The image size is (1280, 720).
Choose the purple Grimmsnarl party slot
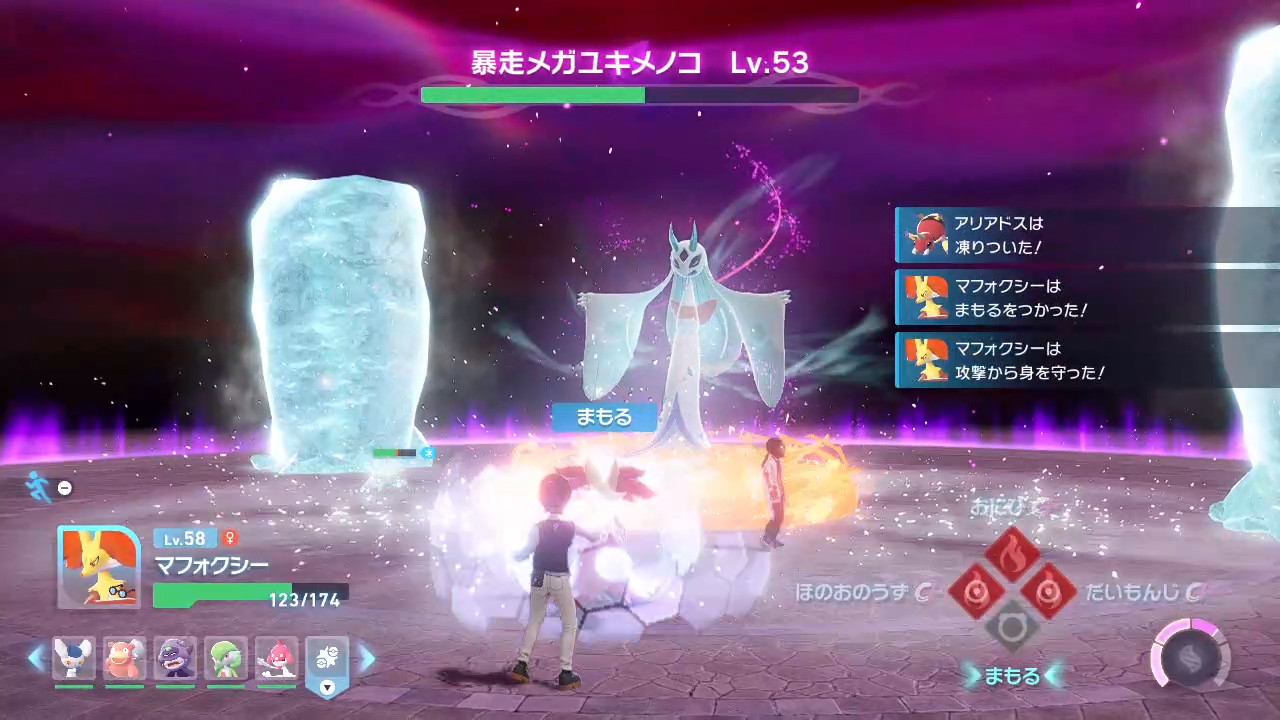(x=175, y=659)
